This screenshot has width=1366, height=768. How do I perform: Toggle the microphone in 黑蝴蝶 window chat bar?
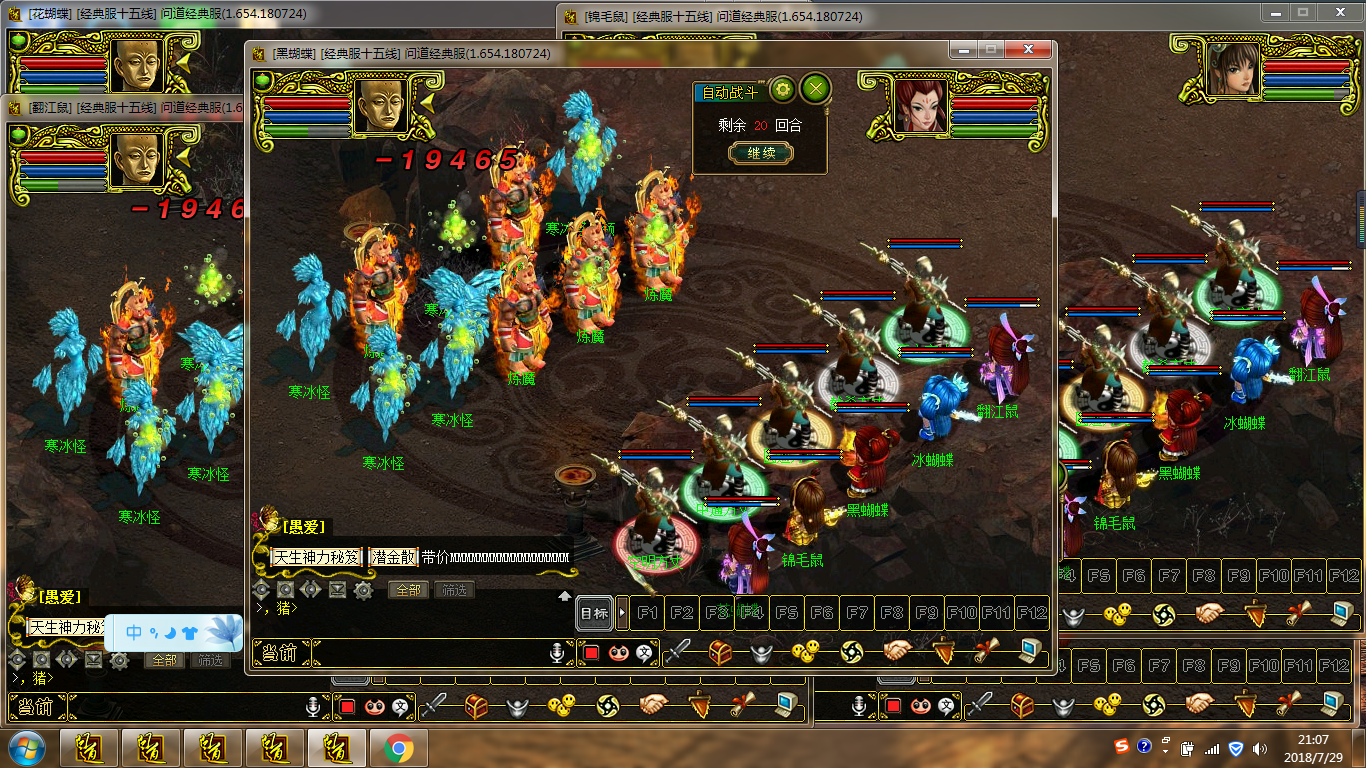pos(559,653)
